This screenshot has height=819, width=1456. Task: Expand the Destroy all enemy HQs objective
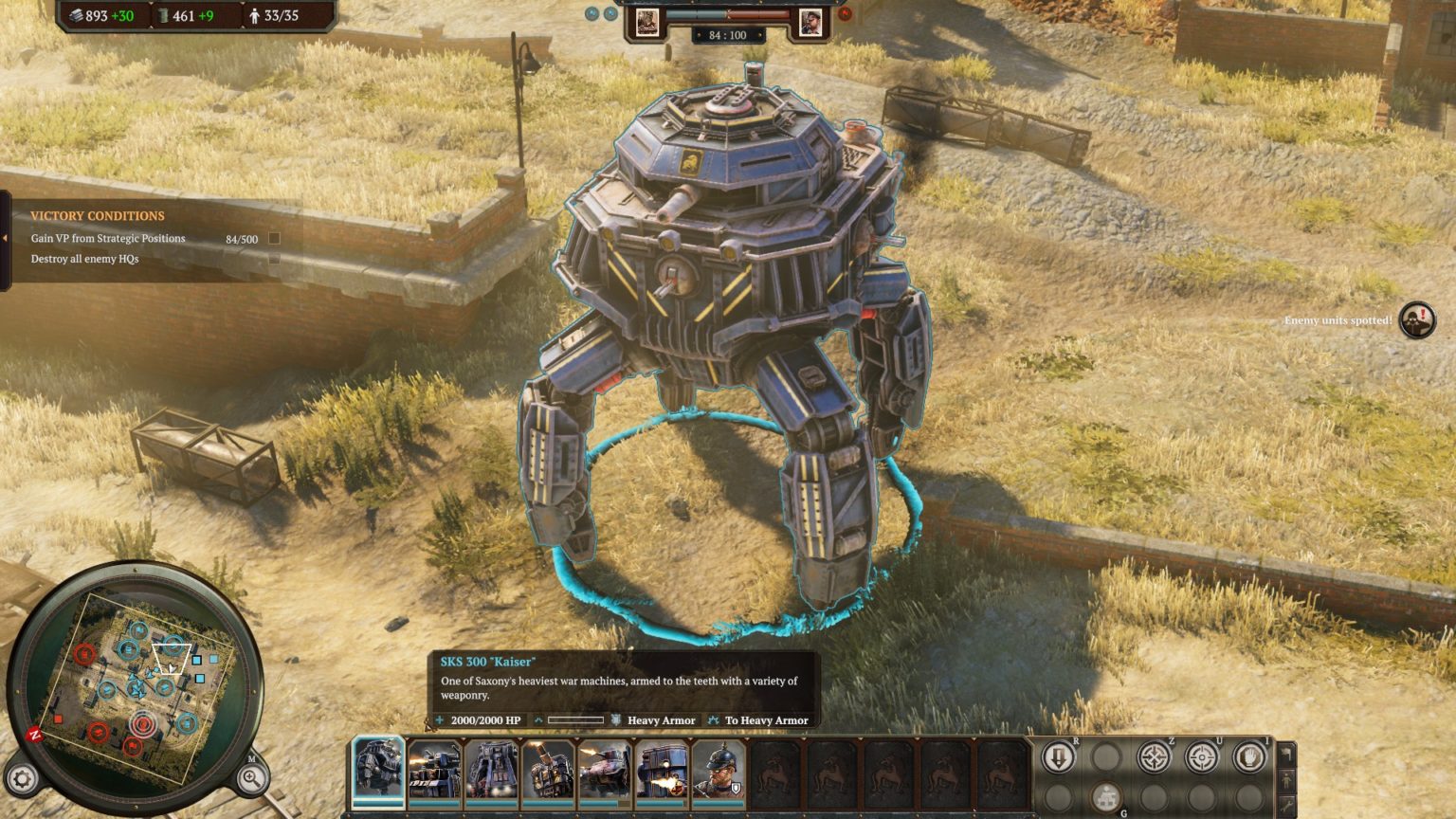click(x=273, y=257)
